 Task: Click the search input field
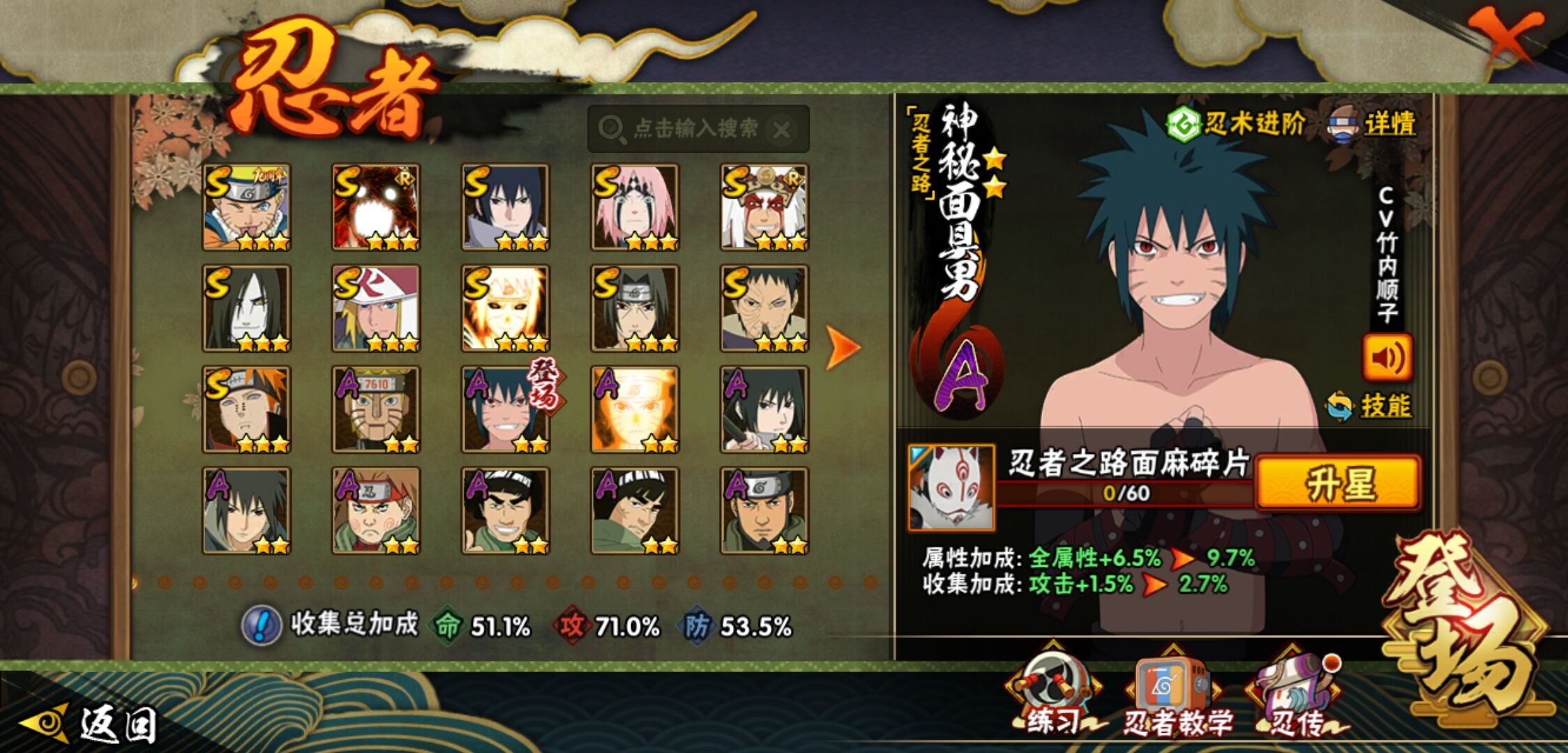point(691,129)
